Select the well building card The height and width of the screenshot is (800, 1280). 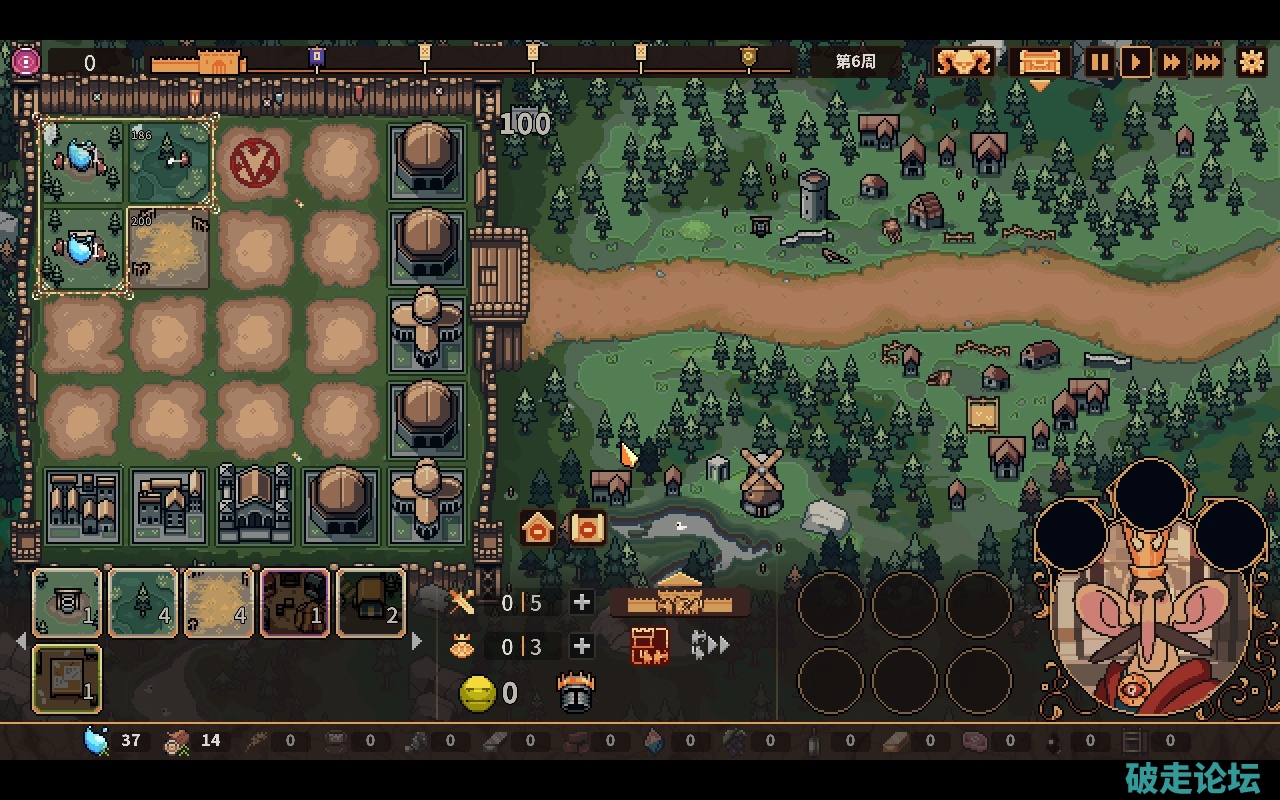67,603
